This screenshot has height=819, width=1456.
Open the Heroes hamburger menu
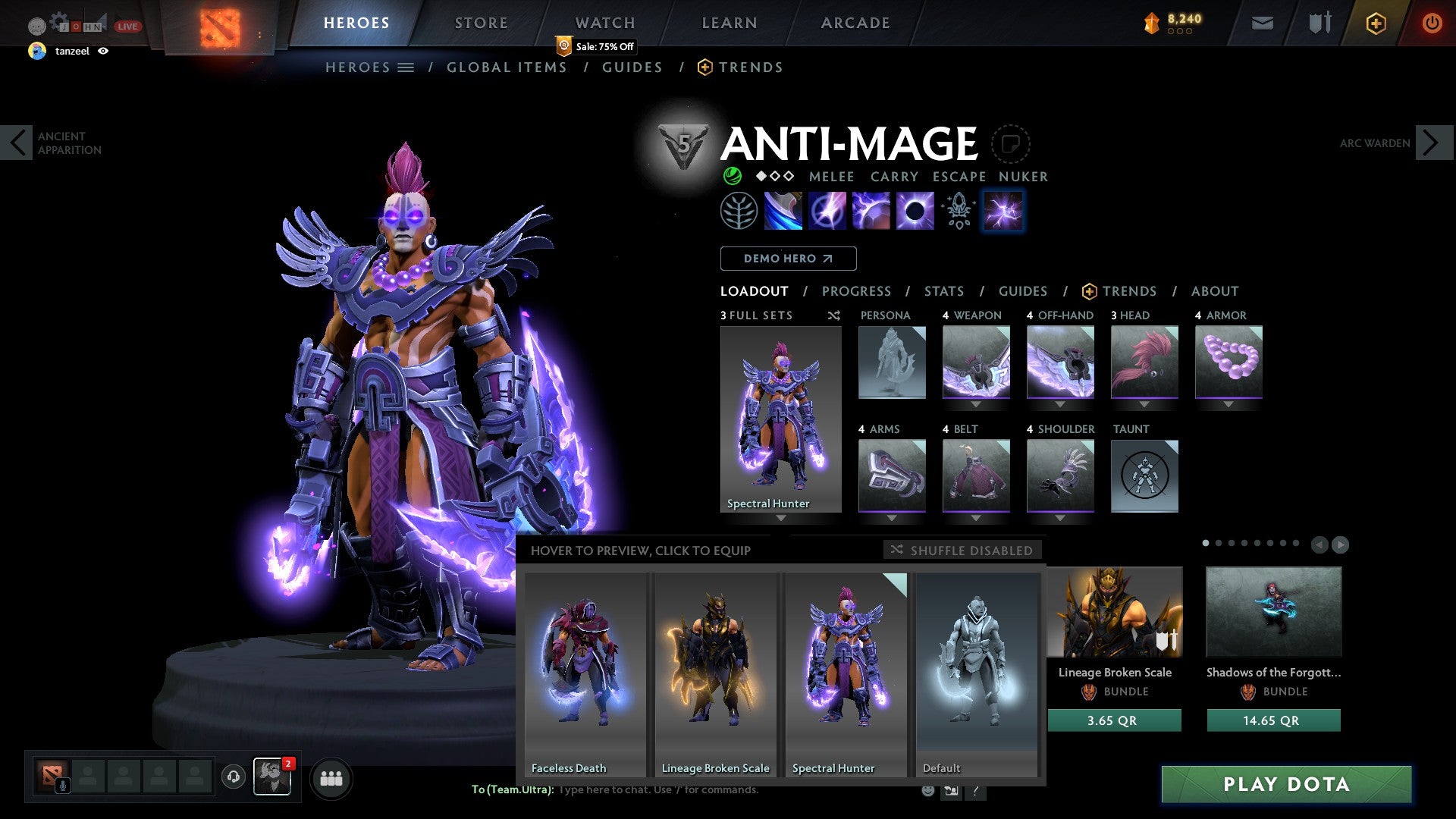407,67
